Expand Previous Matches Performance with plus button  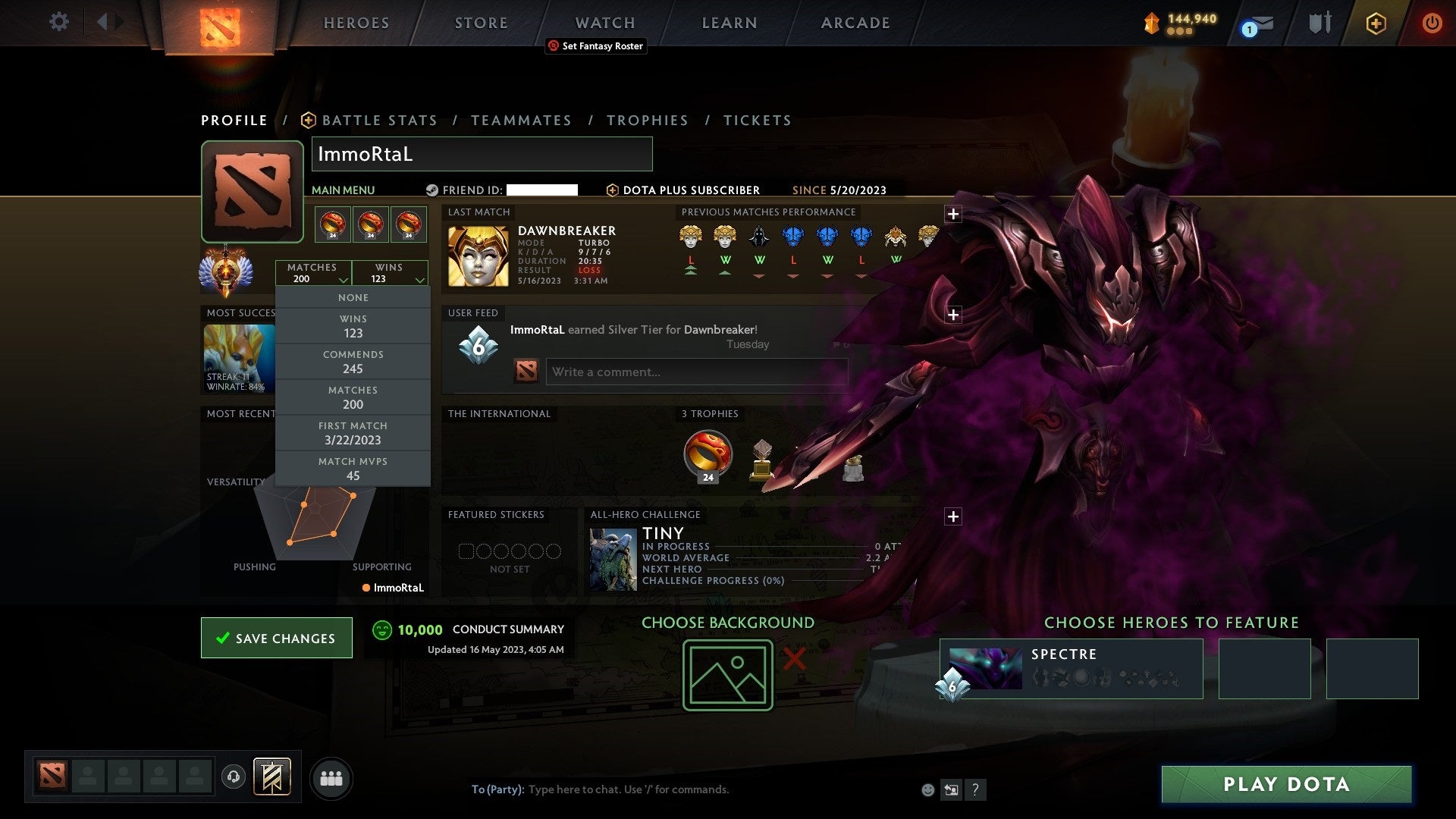[954, 214]
